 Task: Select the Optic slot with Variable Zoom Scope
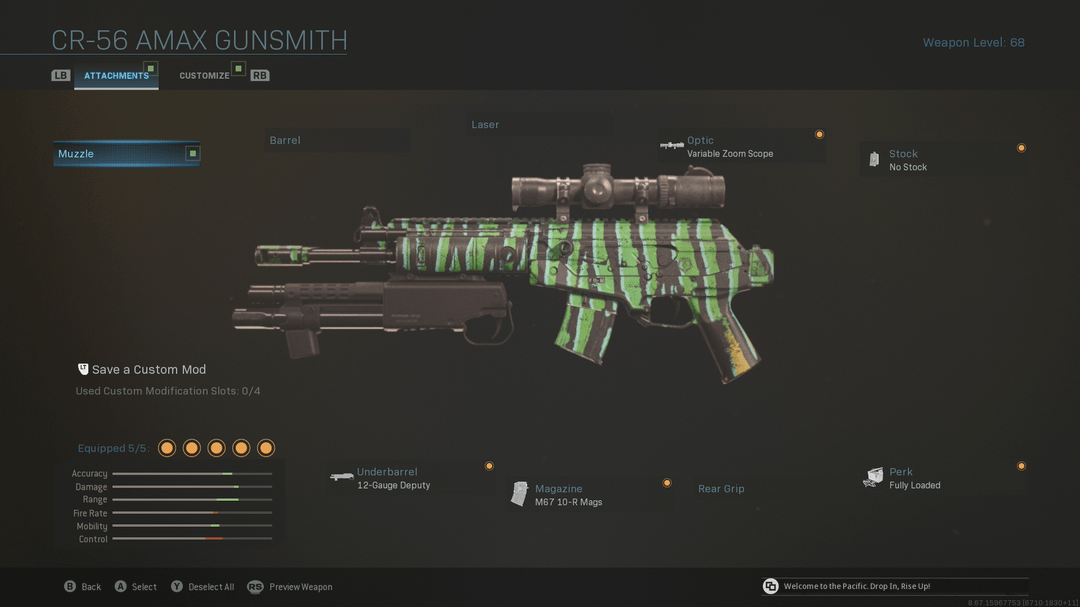[x=740, y=147]
